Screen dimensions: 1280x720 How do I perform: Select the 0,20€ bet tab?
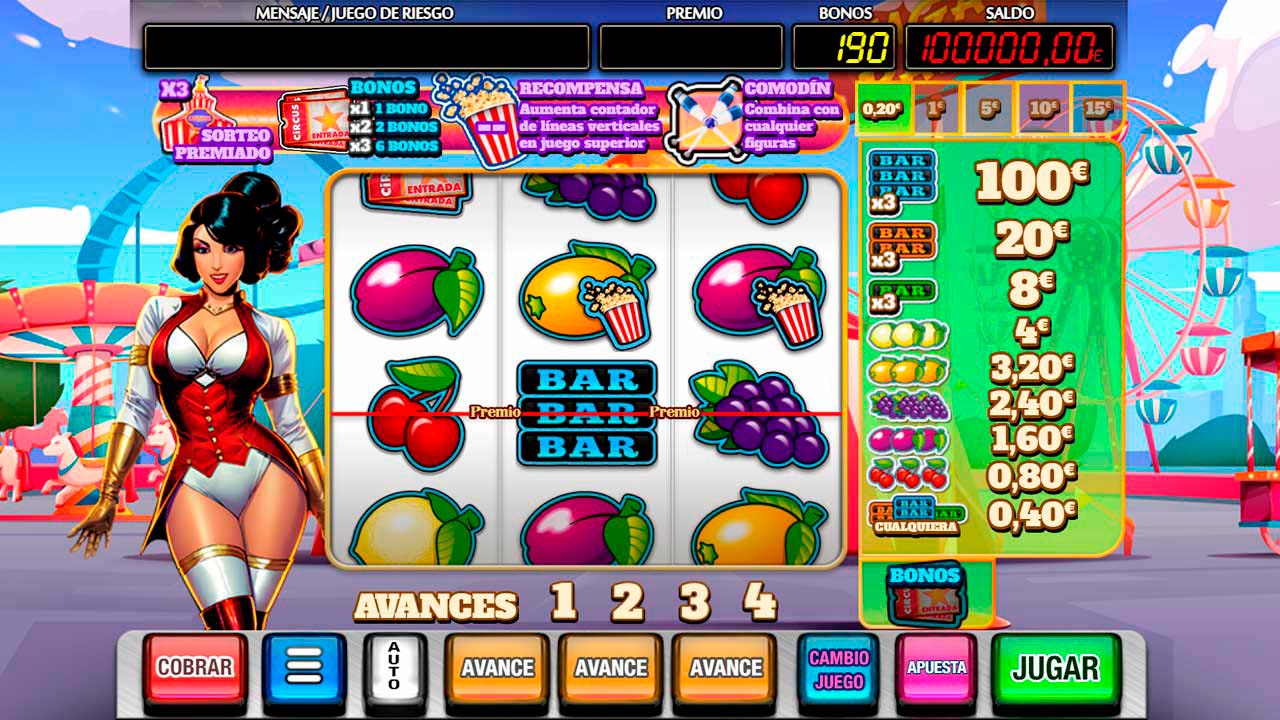point(882,109)
